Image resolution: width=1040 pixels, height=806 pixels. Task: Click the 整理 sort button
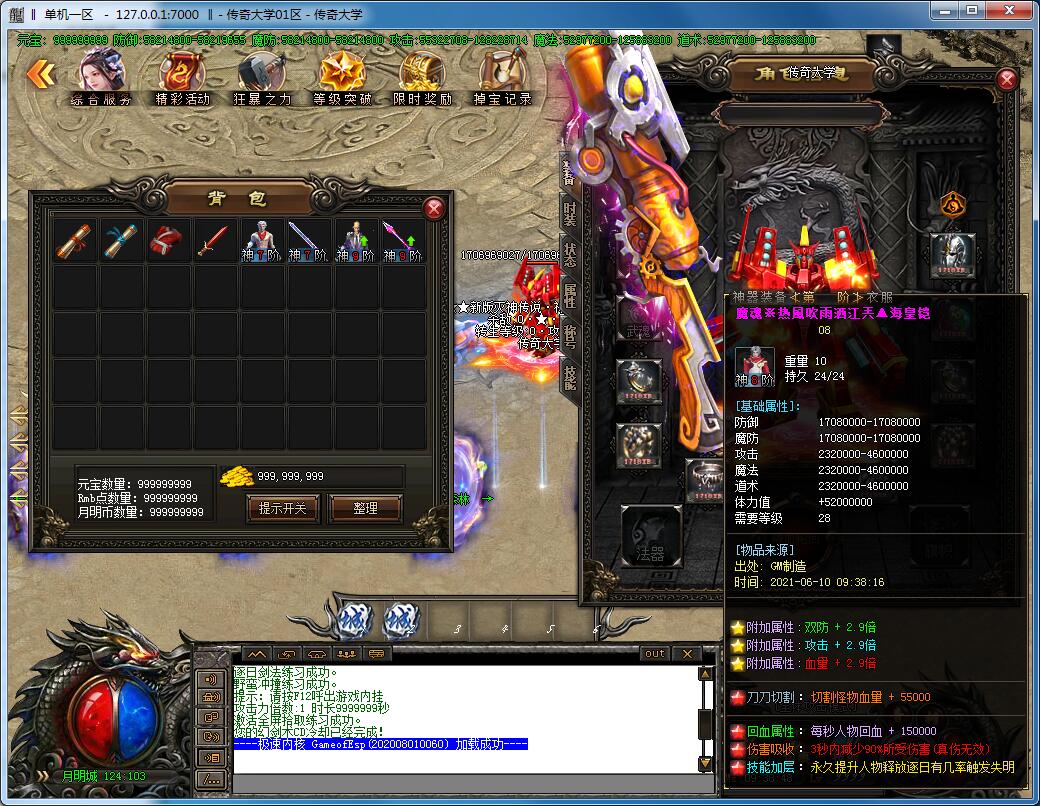click(x=365, y=508)
